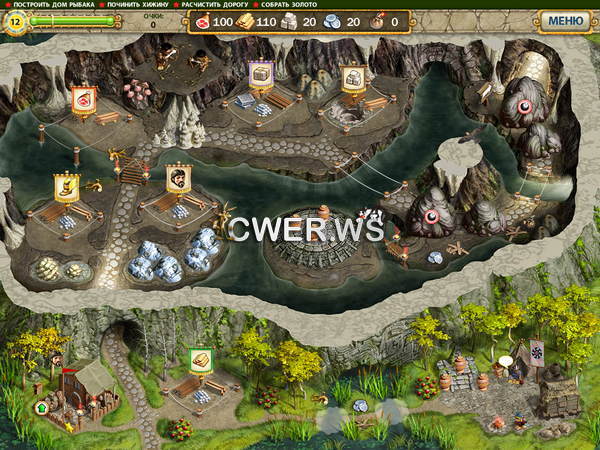This screenshot has height=450, width=600.
Task: Select the purple stone-crate build-site banner
Action: (x=261, y=74)
